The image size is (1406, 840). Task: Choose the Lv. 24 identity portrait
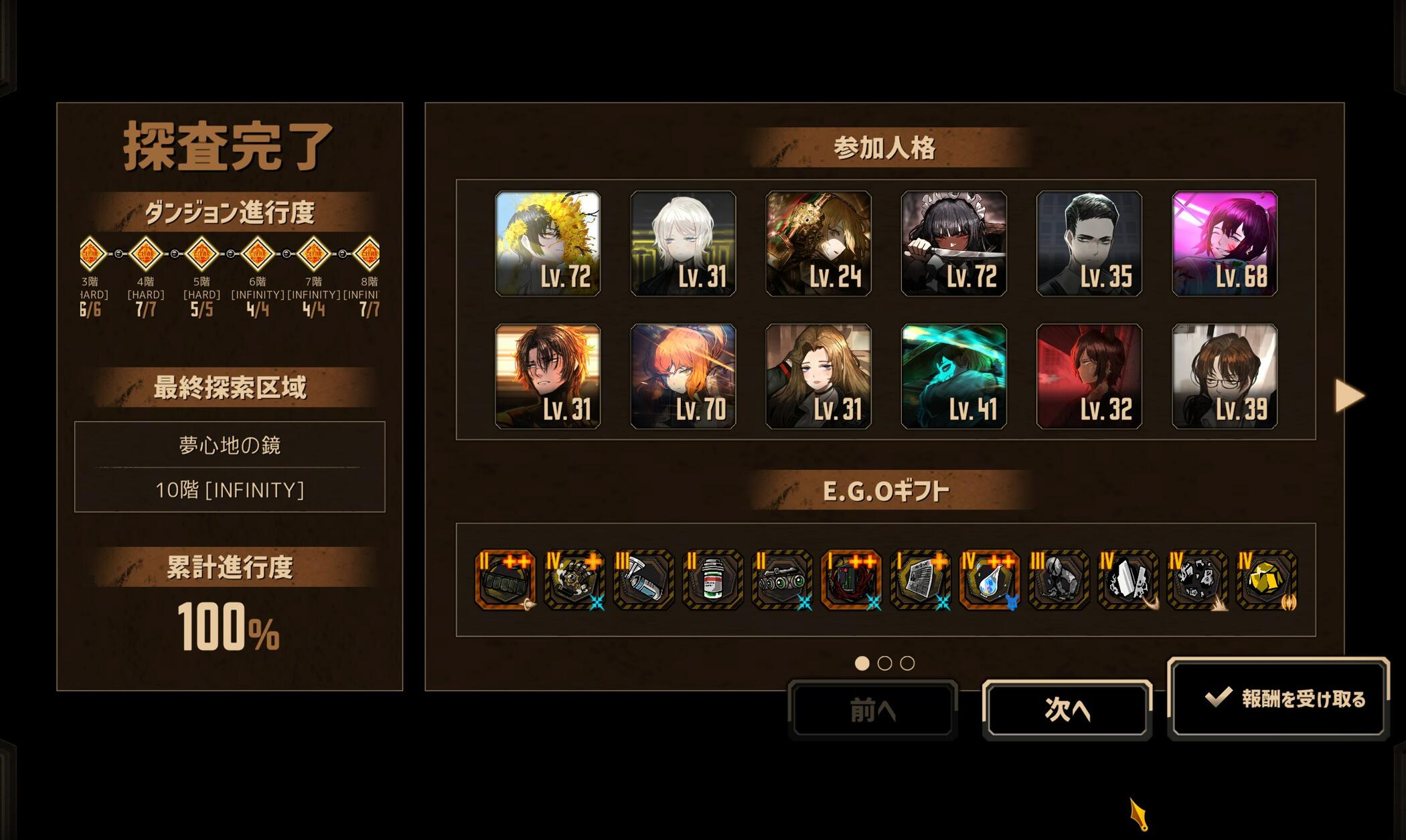click(818, 244)
